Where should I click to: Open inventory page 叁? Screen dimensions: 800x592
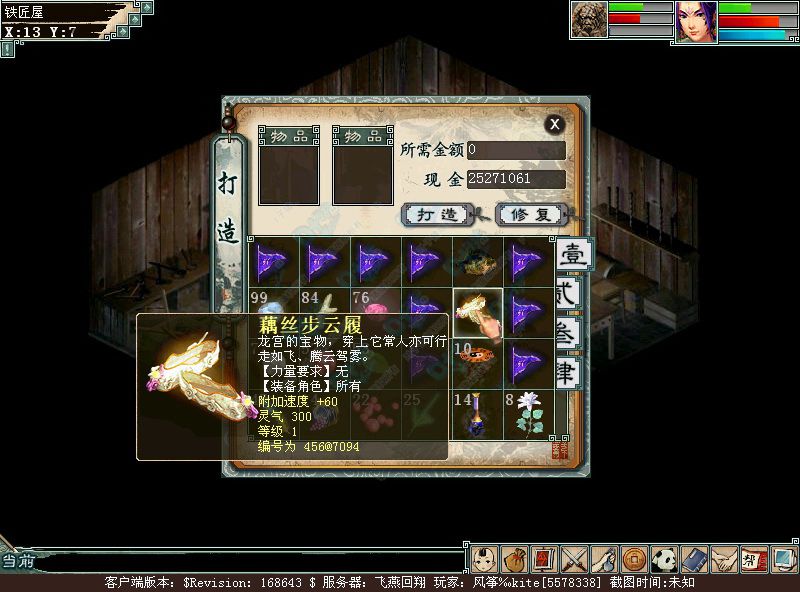pos(567,336)
